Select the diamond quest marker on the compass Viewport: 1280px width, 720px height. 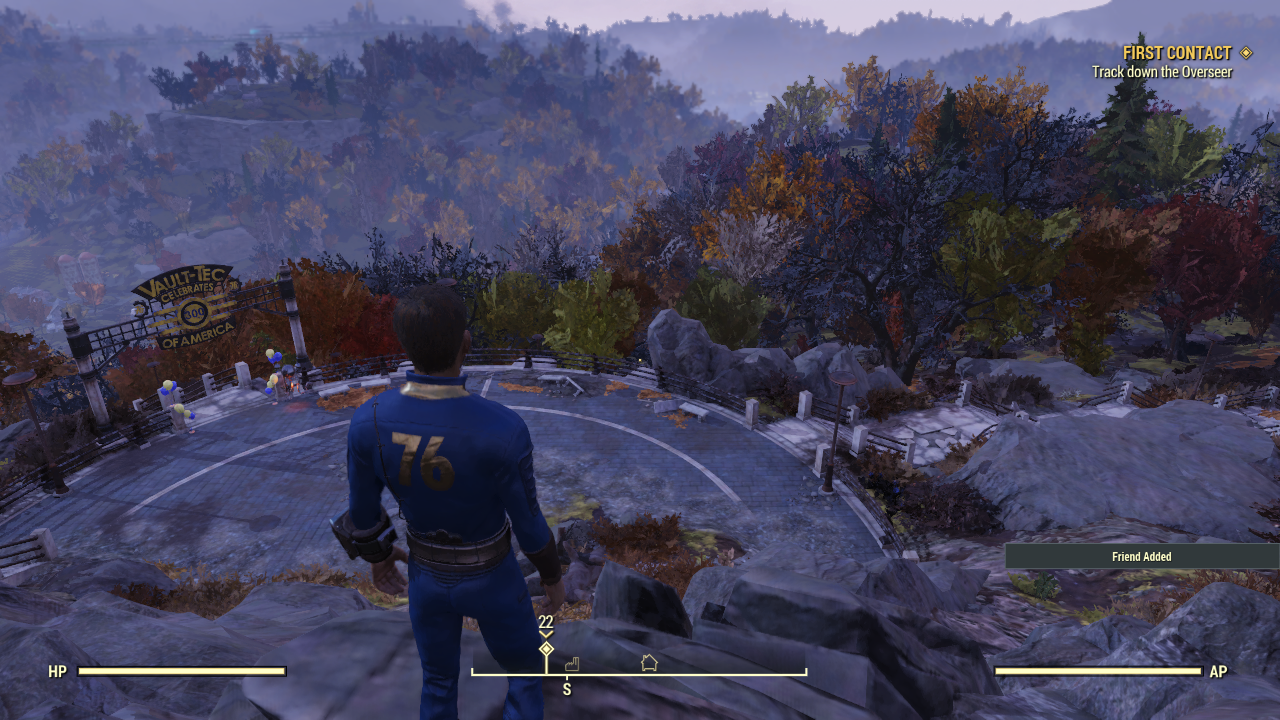click(x=546, y=649)
